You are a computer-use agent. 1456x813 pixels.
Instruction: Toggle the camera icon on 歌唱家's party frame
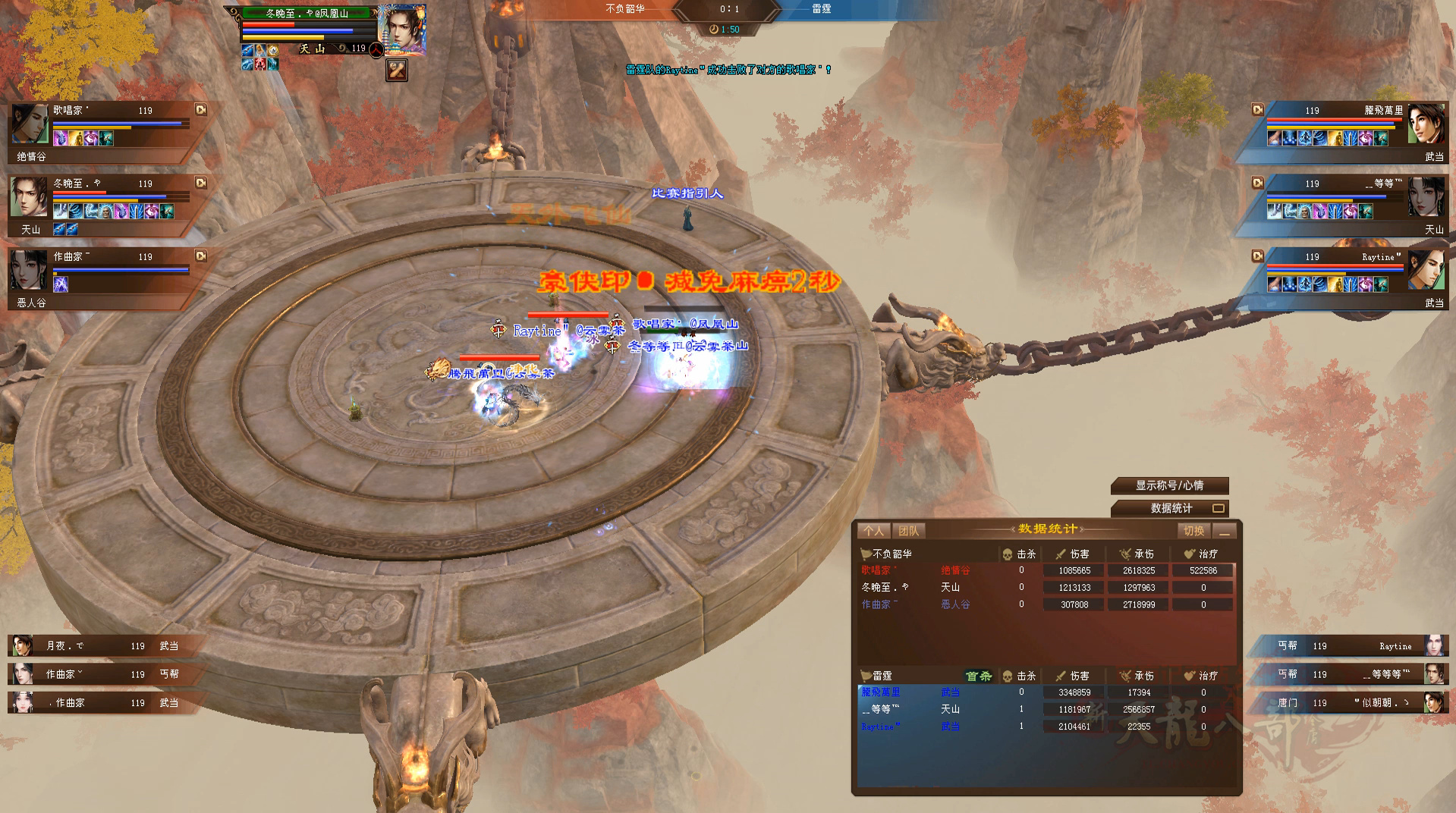[x=200, y=110]
